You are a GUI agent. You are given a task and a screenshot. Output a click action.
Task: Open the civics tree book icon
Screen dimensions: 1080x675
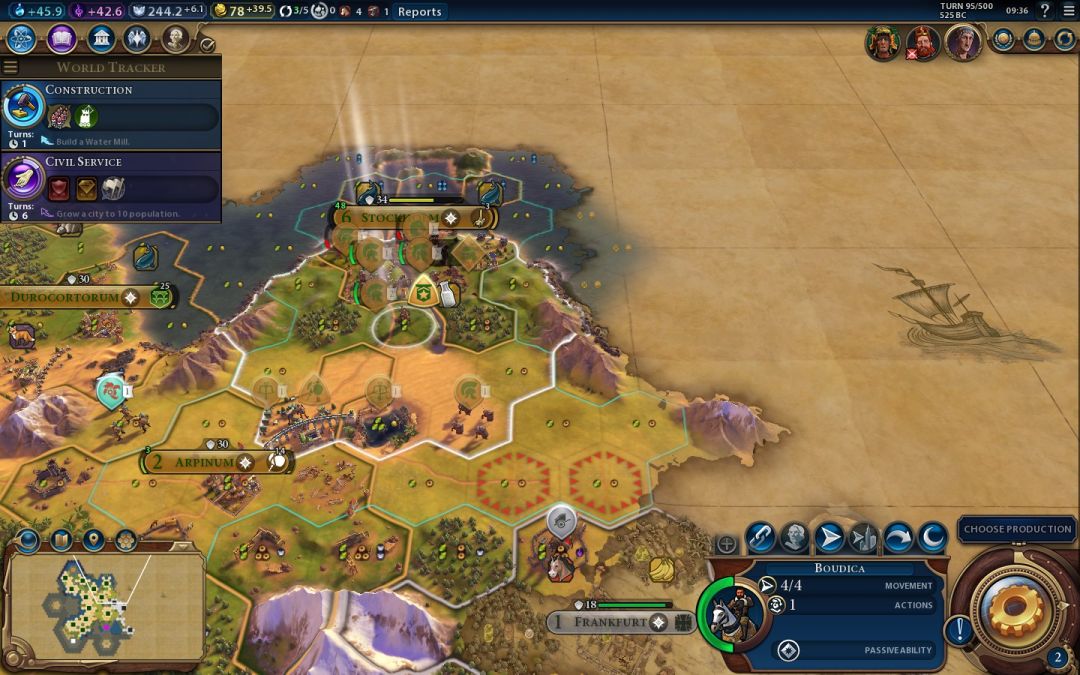pyautogui.click(x=61, y=39)
